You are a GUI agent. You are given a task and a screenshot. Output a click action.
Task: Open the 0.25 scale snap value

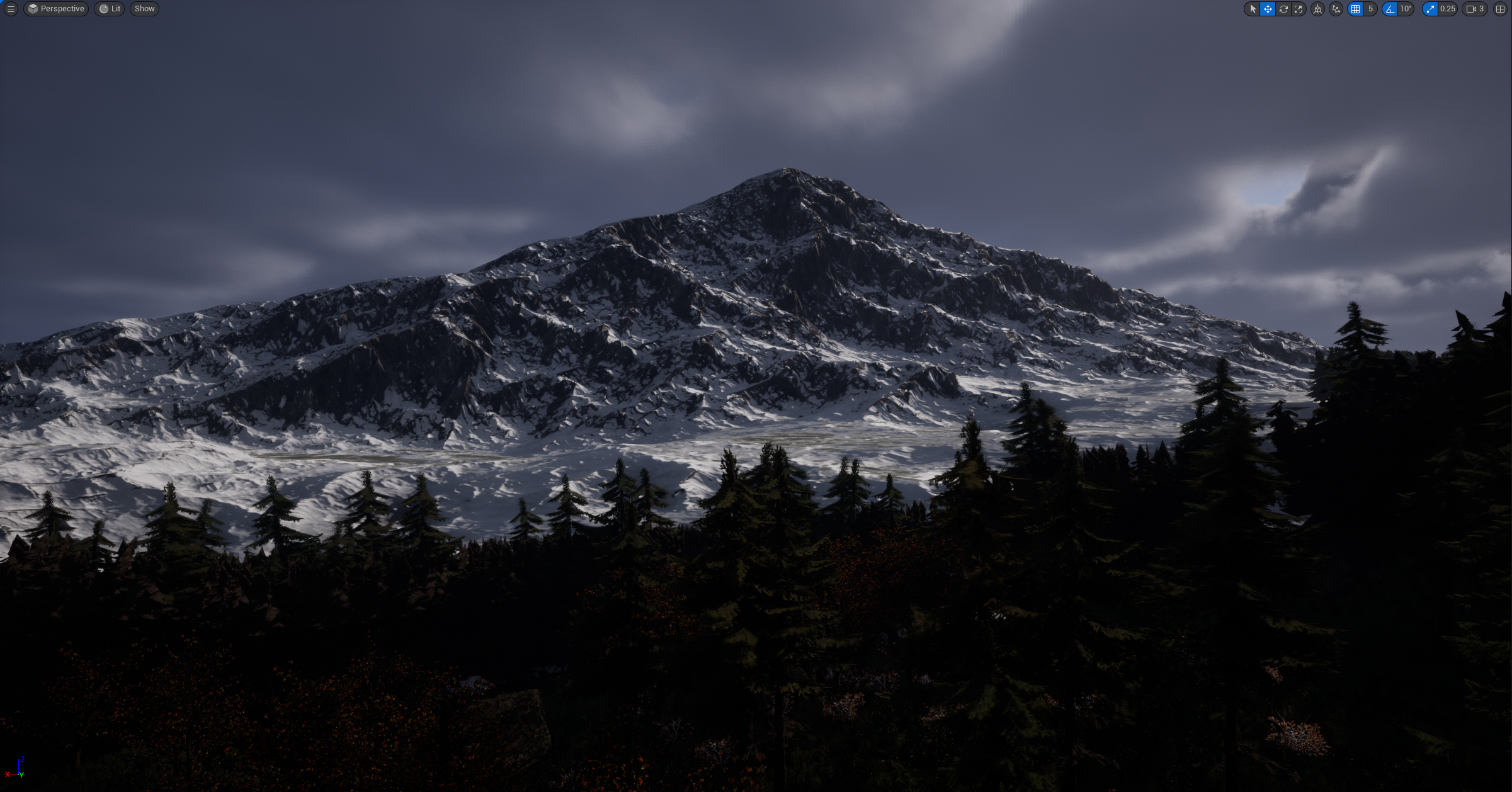(x=1447, y=9)
